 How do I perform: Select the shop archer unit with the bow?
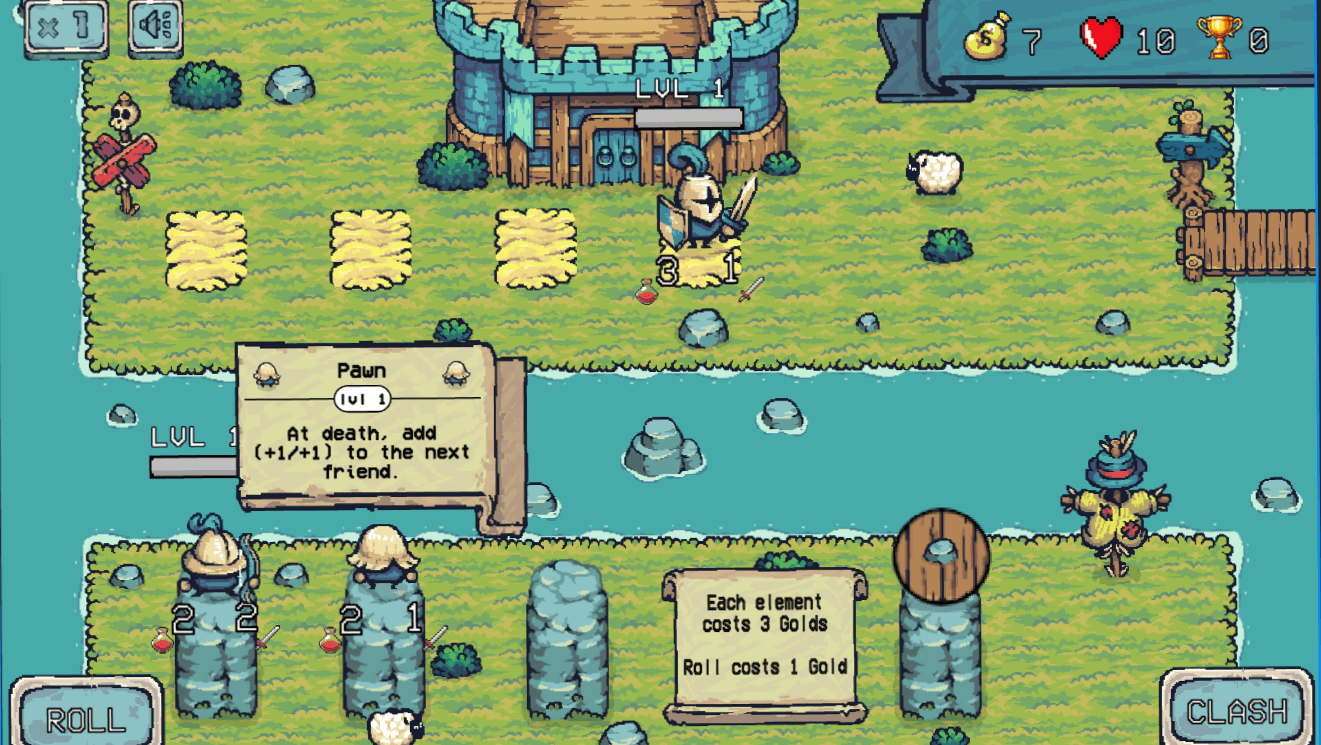(213, 559)
